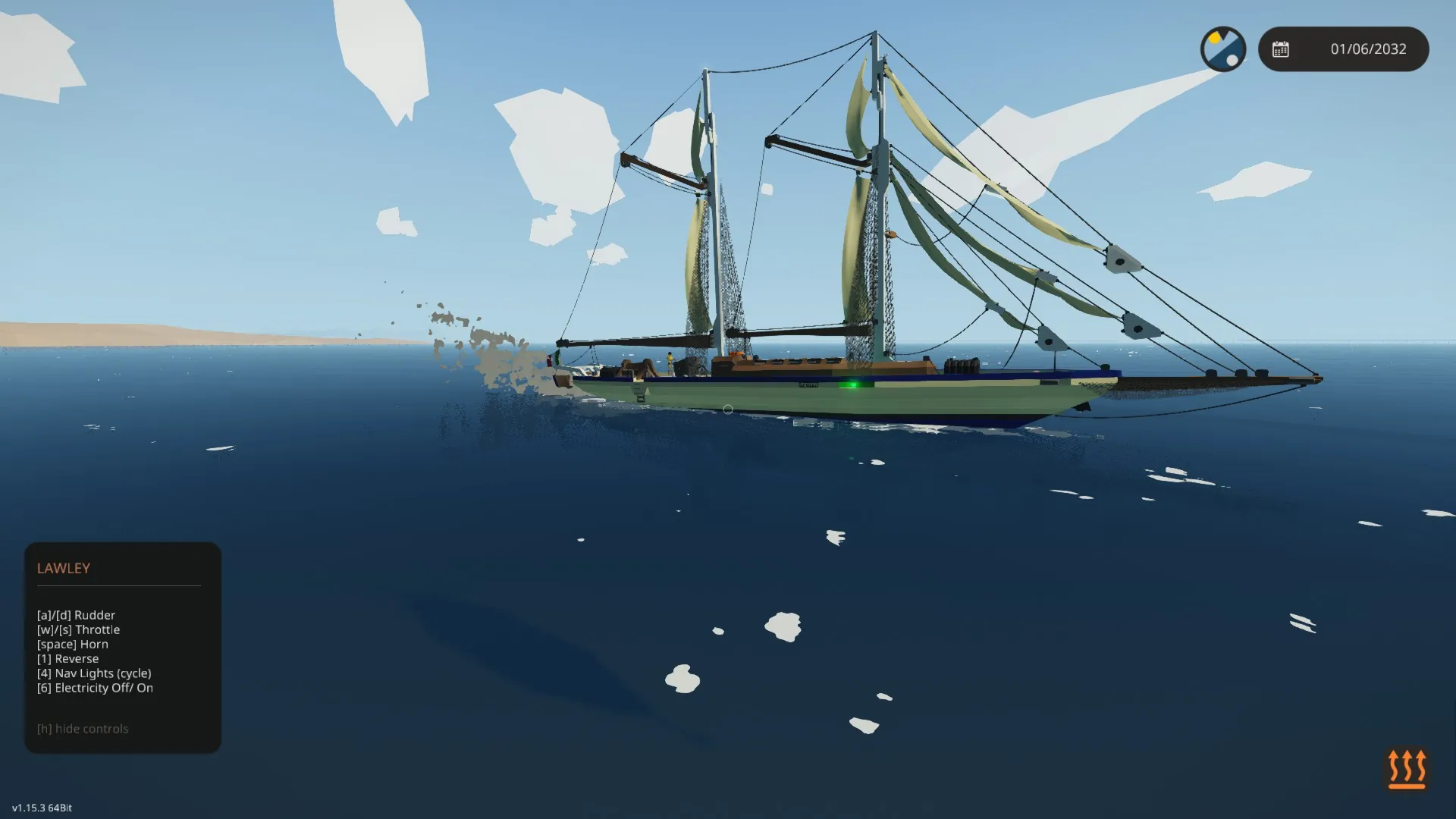Toggle the orange heat waves icon
Viewport: 1456px width, 819px height.
(1407, 769)
